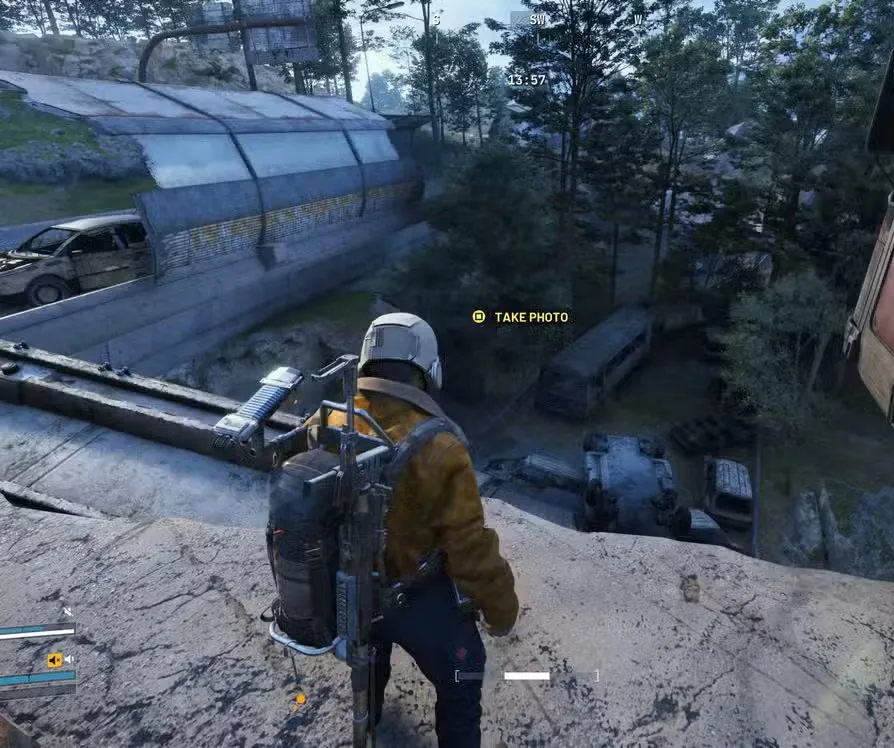Click the compass strip's SW heading
The image size is (894, 748).
point(538,19)
